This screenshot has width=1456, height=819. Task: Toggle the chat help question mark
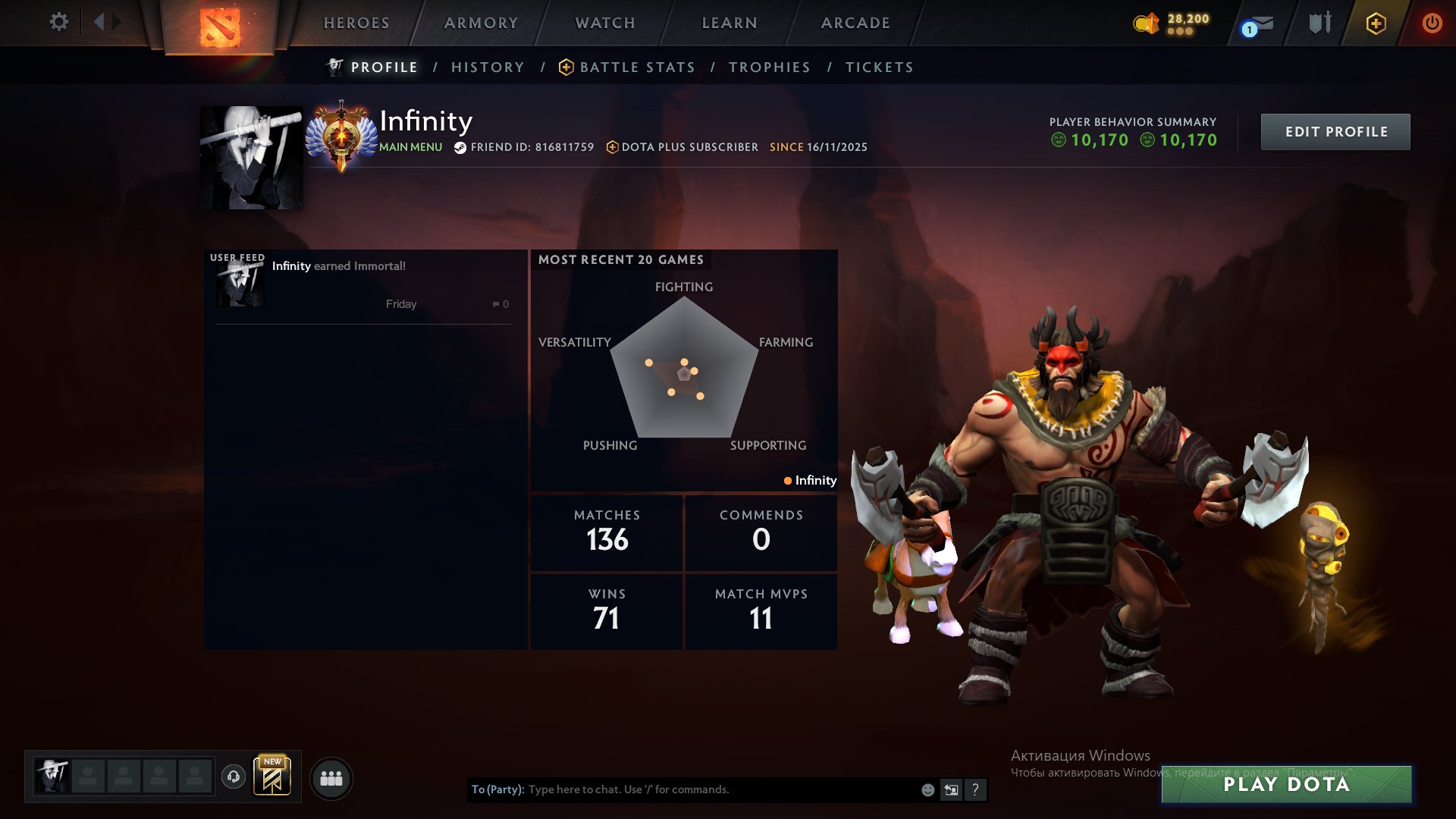pyautogui.click(x=976, y=789)
